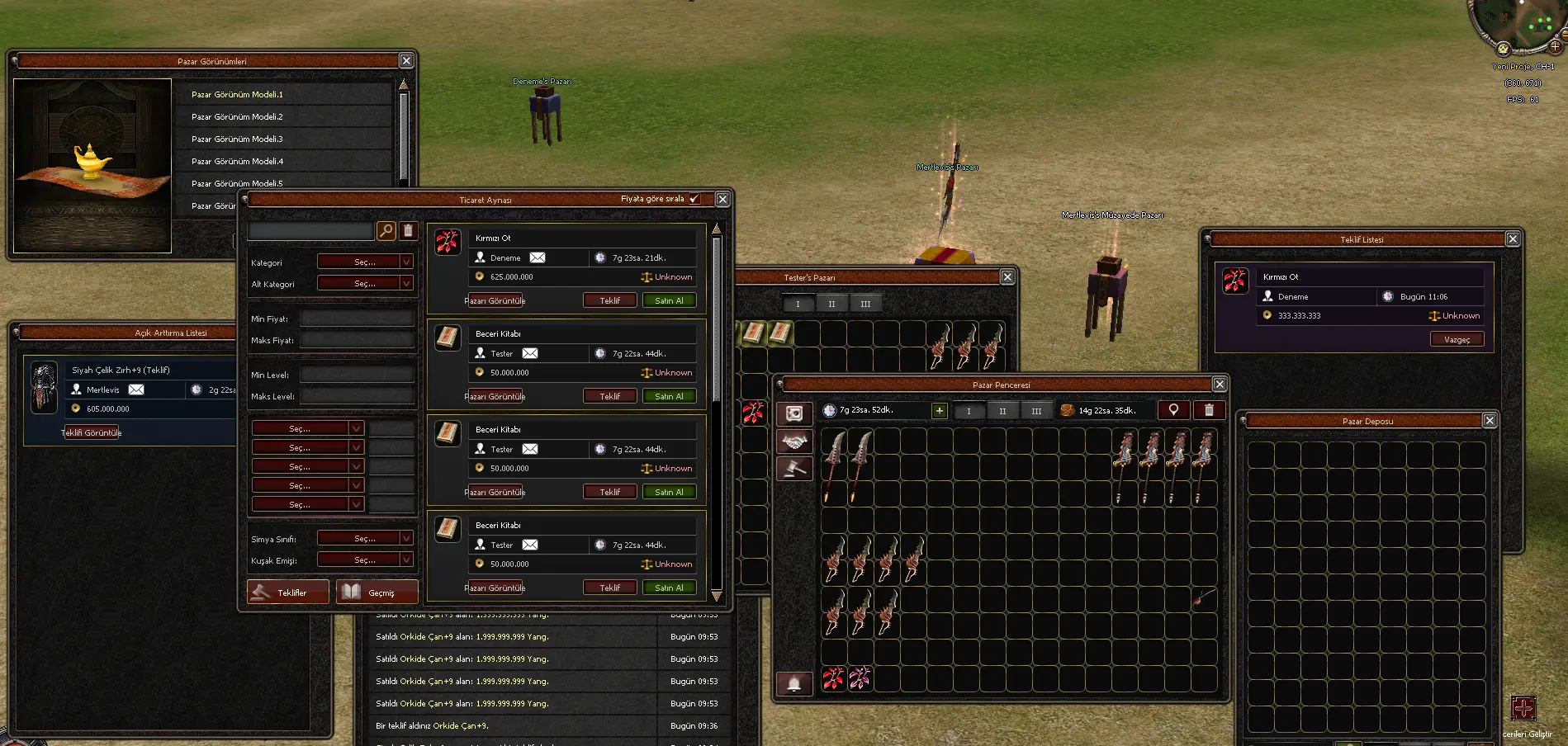
Task: View offer for Siyah Çelik Zırh+9
Action: pos(92,432)
